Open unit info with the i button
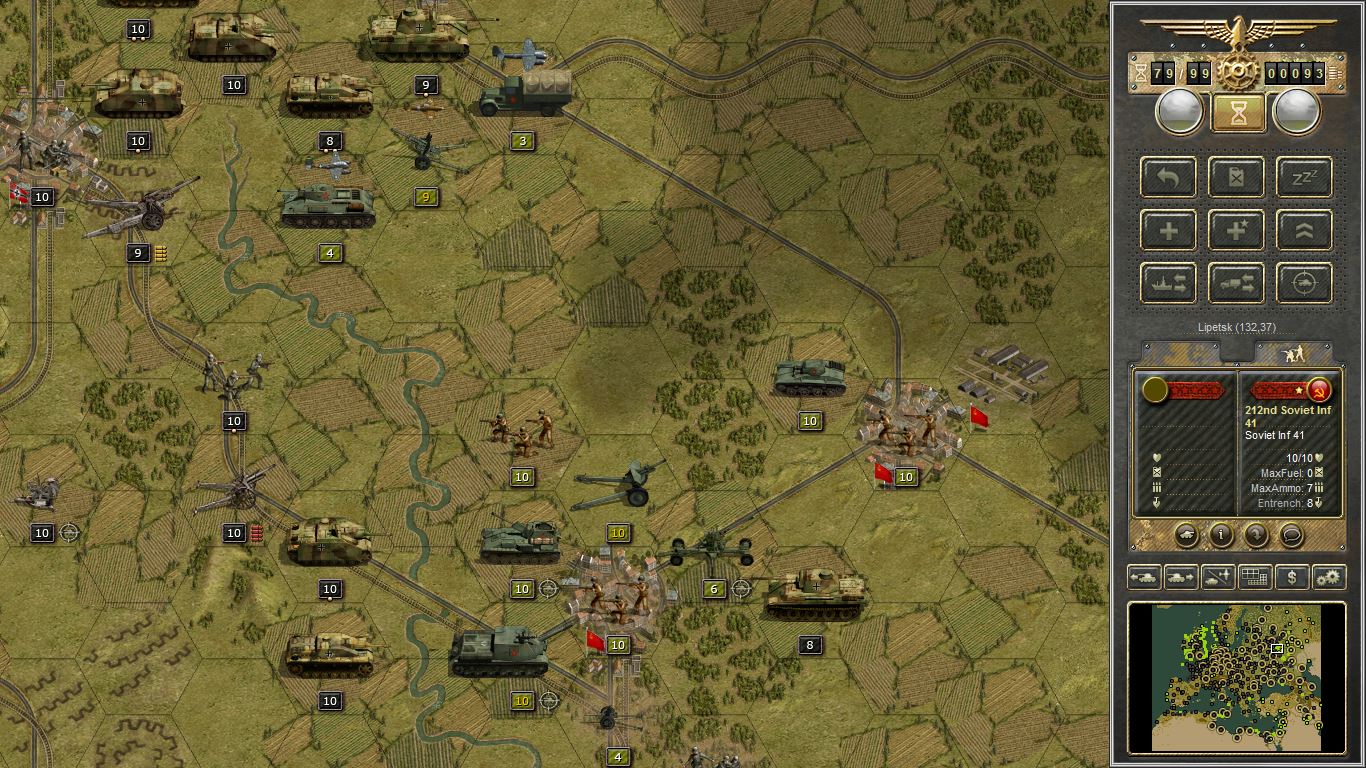This screenshot has width=1366, height=768. click(1219, 536)
